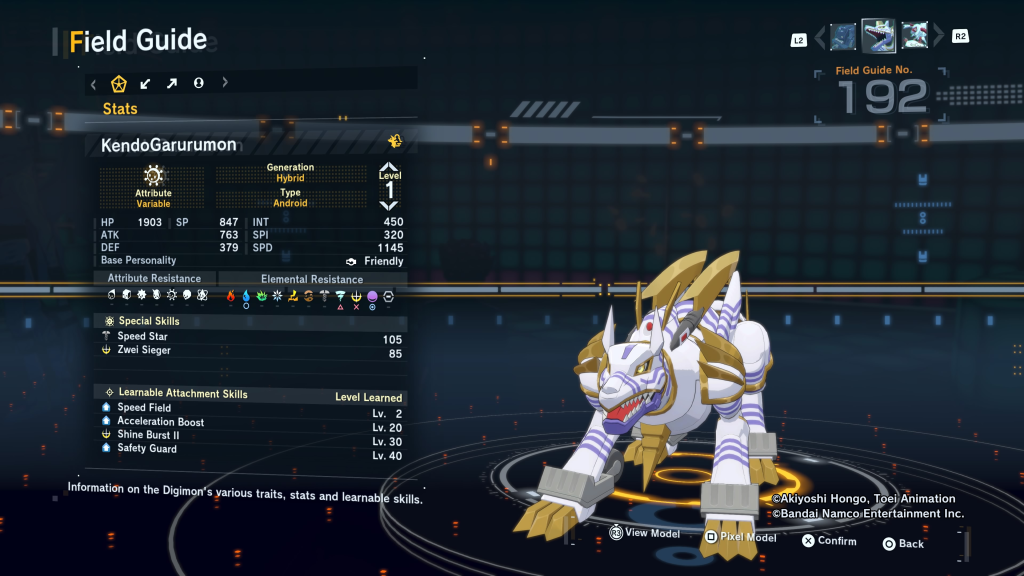Select the highlighted KendoGarurumon portrait thumbnail

point(878,36)
